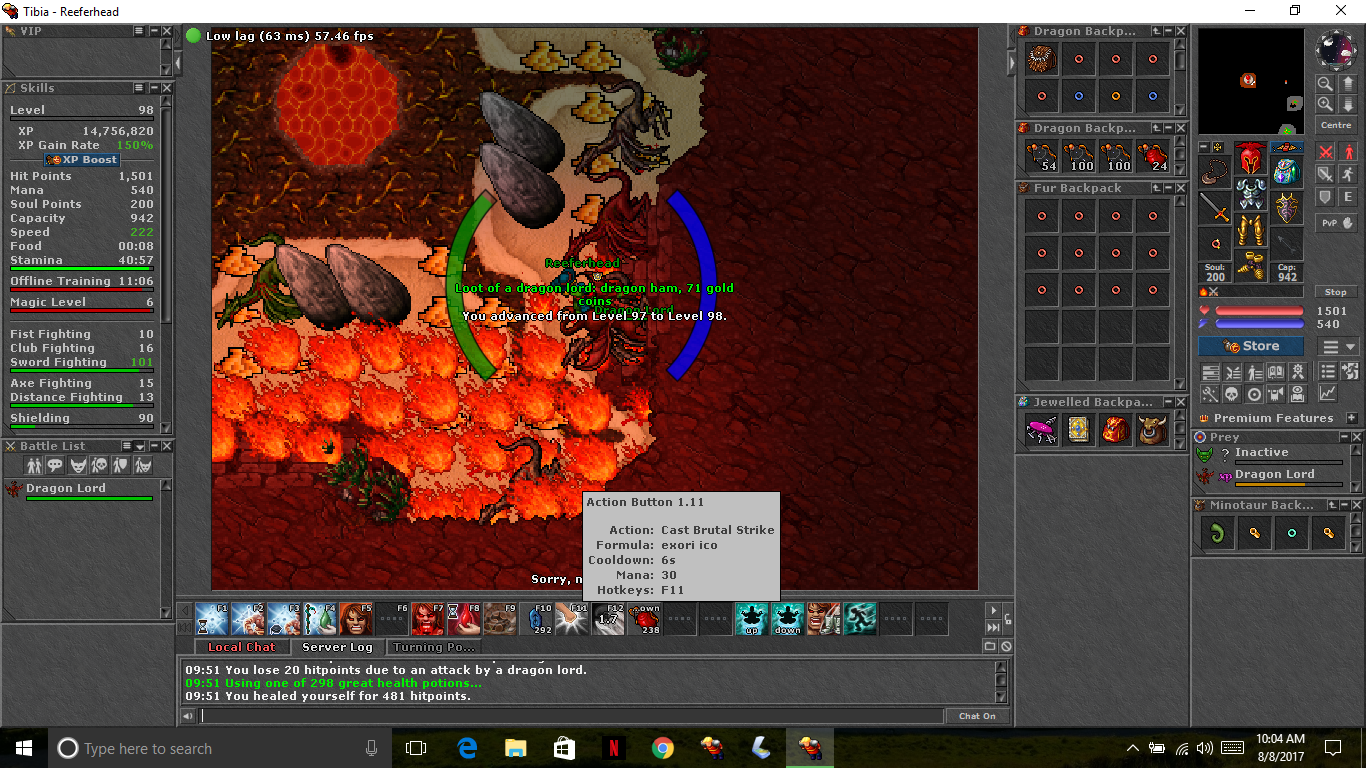Toggle the PvP mode button
The image size is (1366, 768).
(x=1336, y=223)
